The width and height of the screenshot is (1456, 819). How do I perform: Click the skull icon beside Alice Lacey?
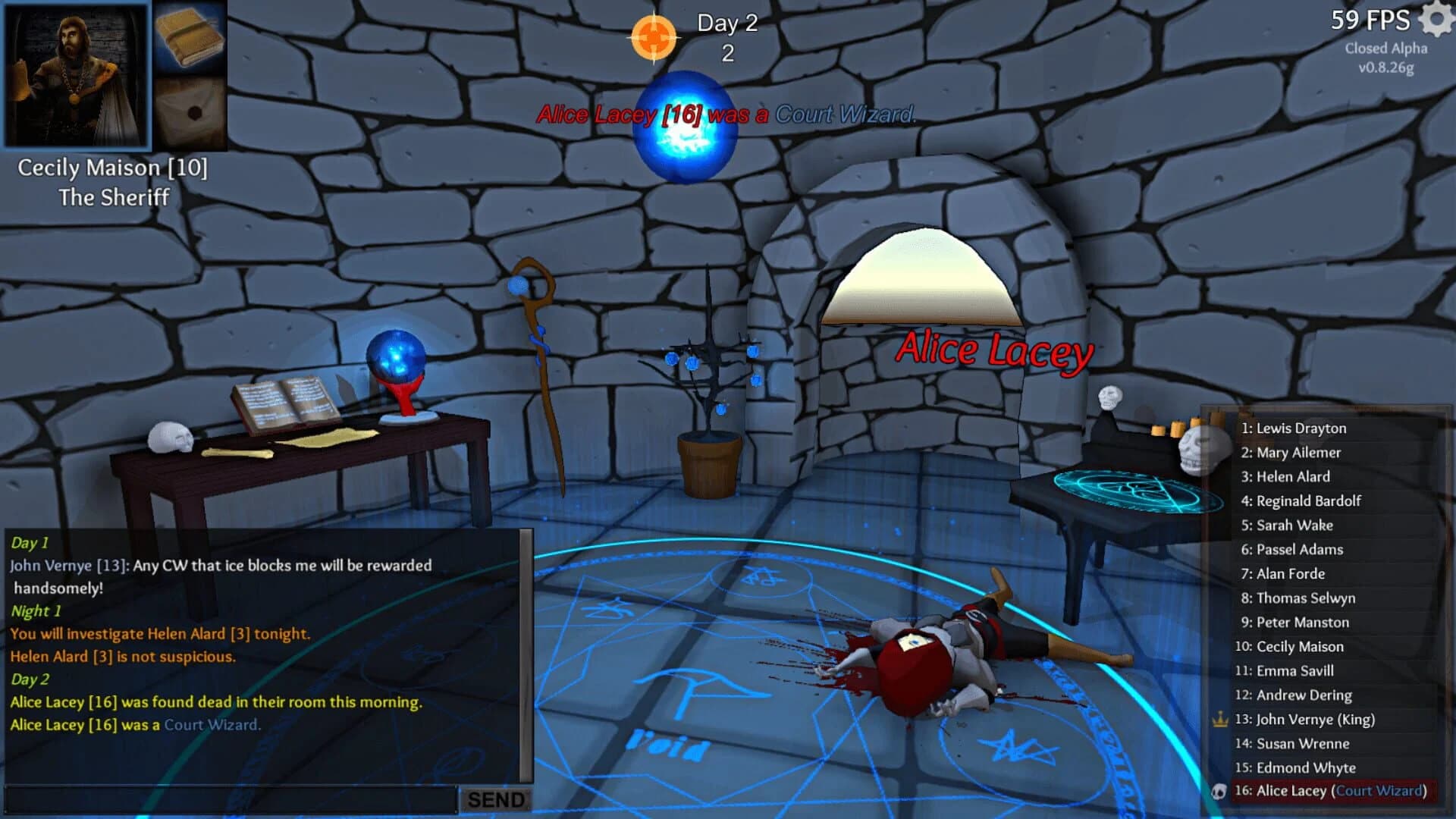1219,791
